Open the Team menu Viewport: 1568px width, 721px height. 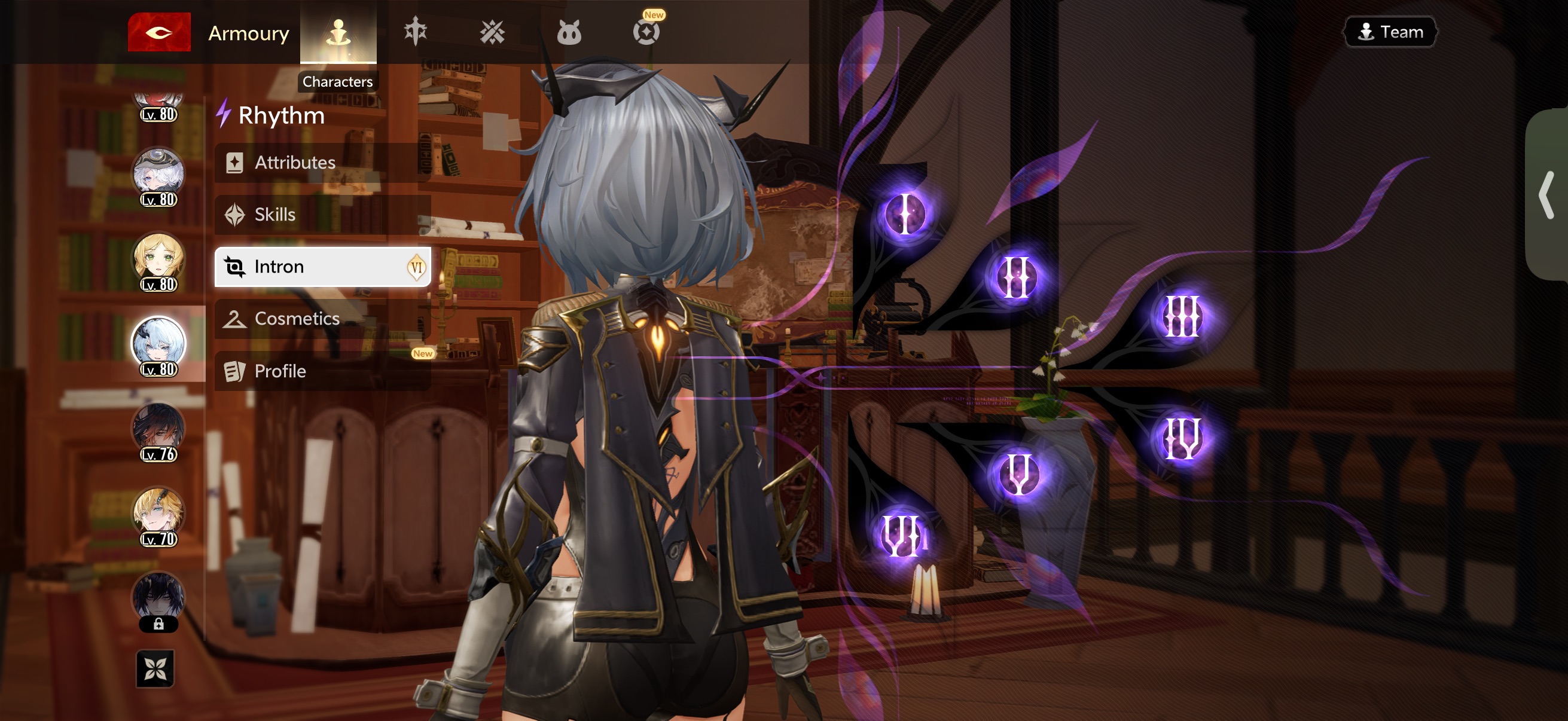pos(1389,32)
